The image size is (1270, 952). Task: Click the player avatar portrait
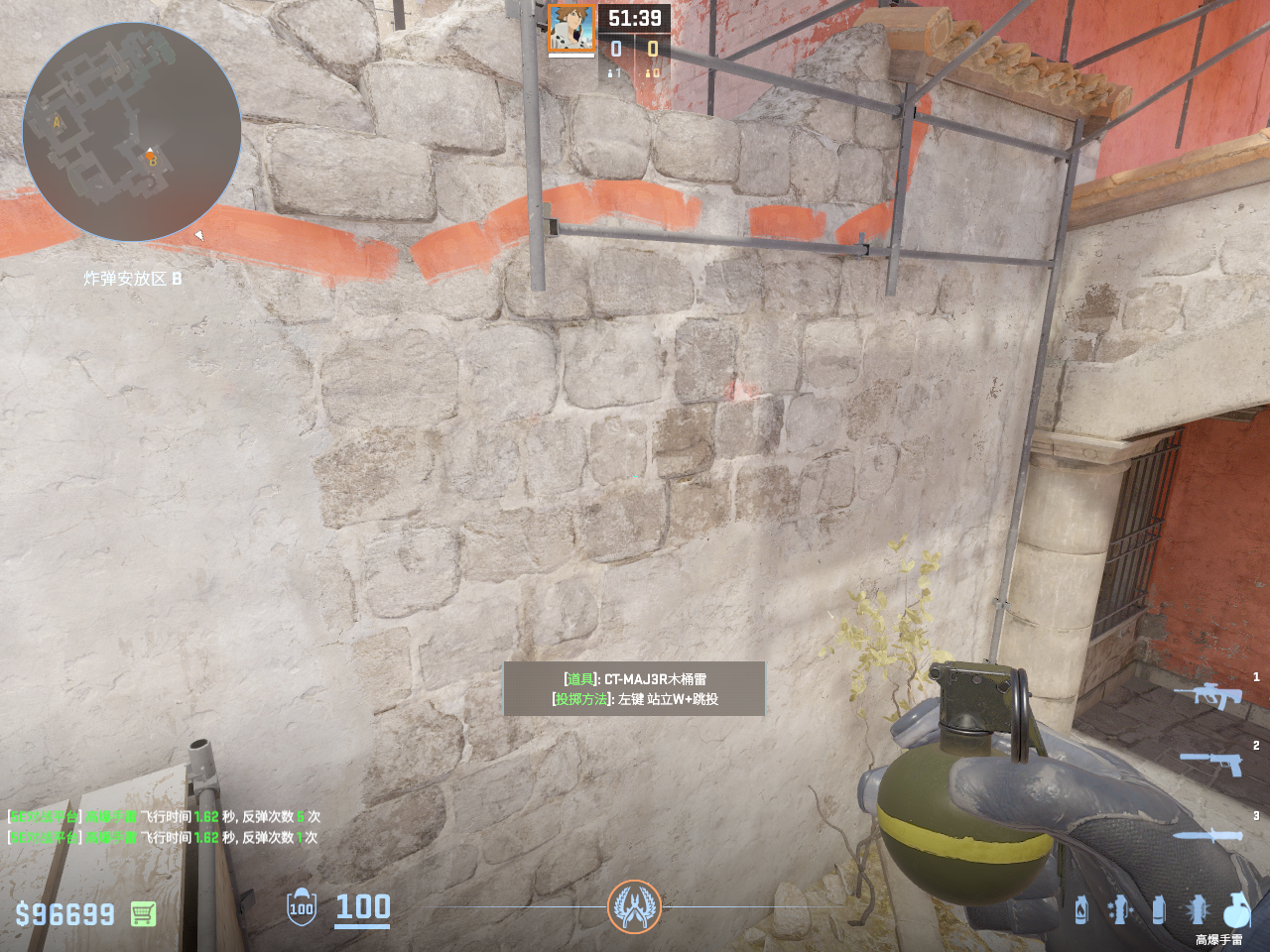[x=571, y=28]
